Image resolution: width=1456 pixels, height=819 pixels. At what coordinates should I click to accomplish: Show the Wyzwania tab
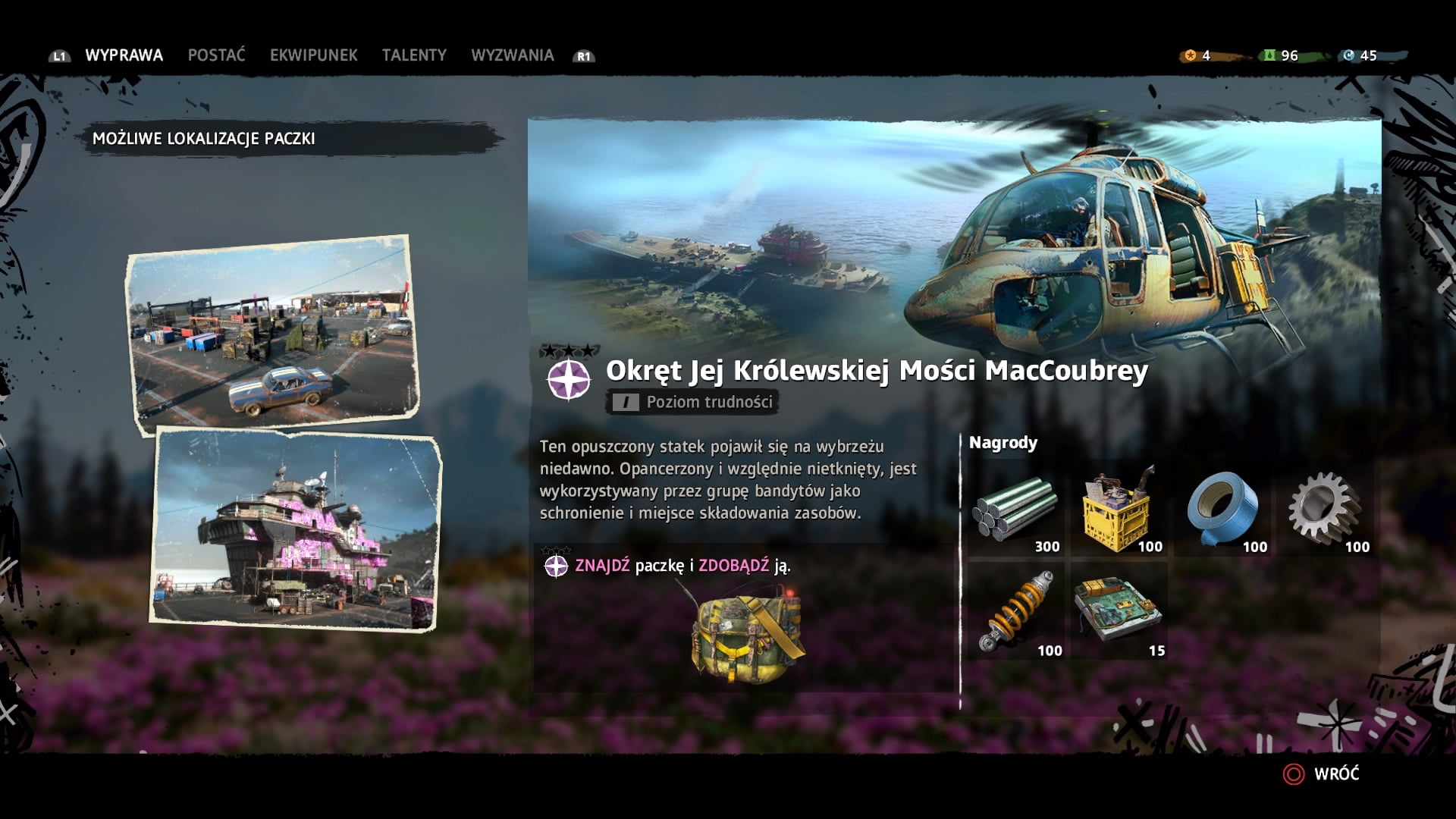pyautogui.click(x=512, y=55)
